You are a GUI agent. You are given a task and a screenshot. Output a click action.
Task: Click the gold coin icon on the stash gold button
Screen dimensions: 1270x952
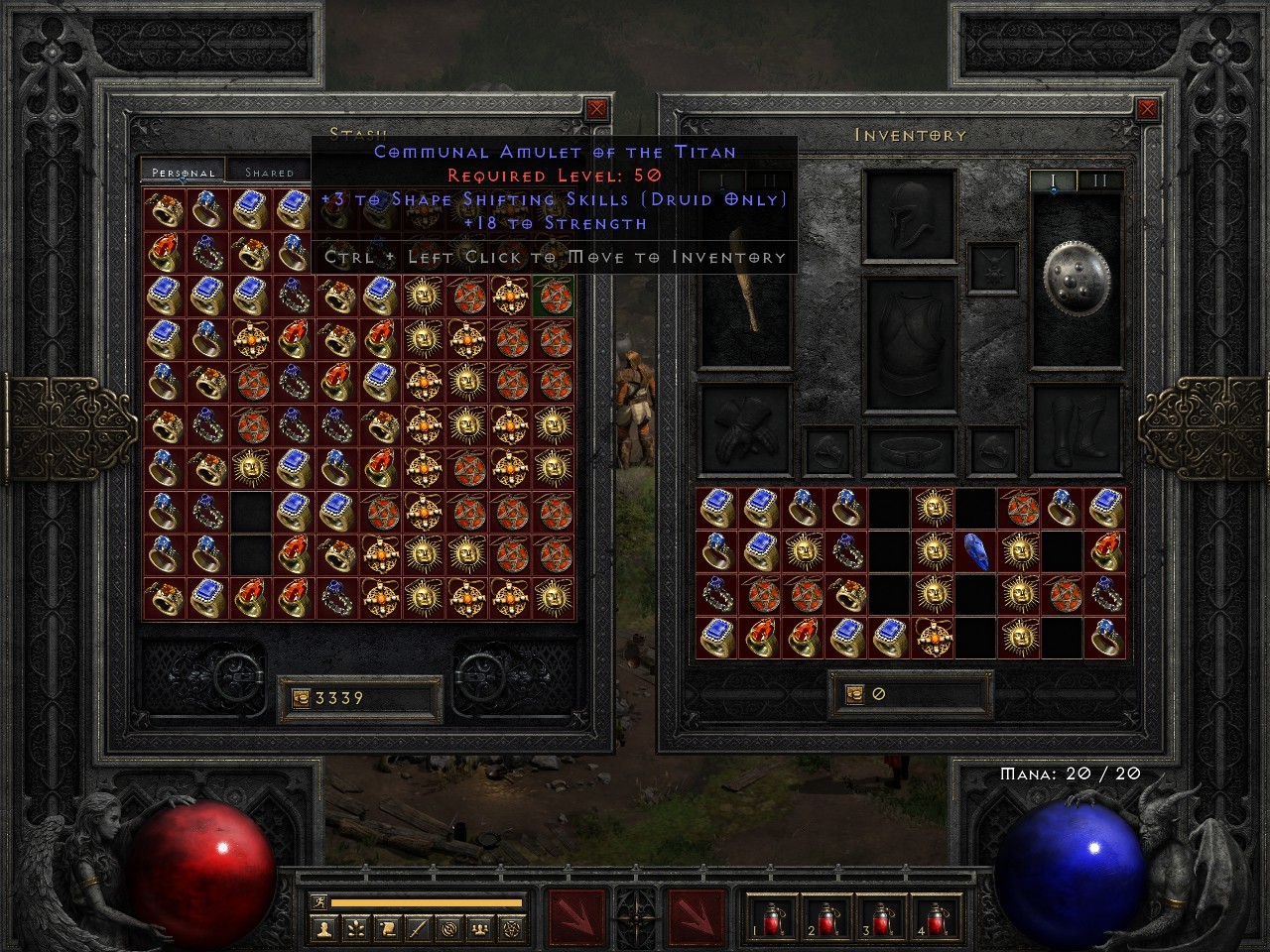(300, 697)
